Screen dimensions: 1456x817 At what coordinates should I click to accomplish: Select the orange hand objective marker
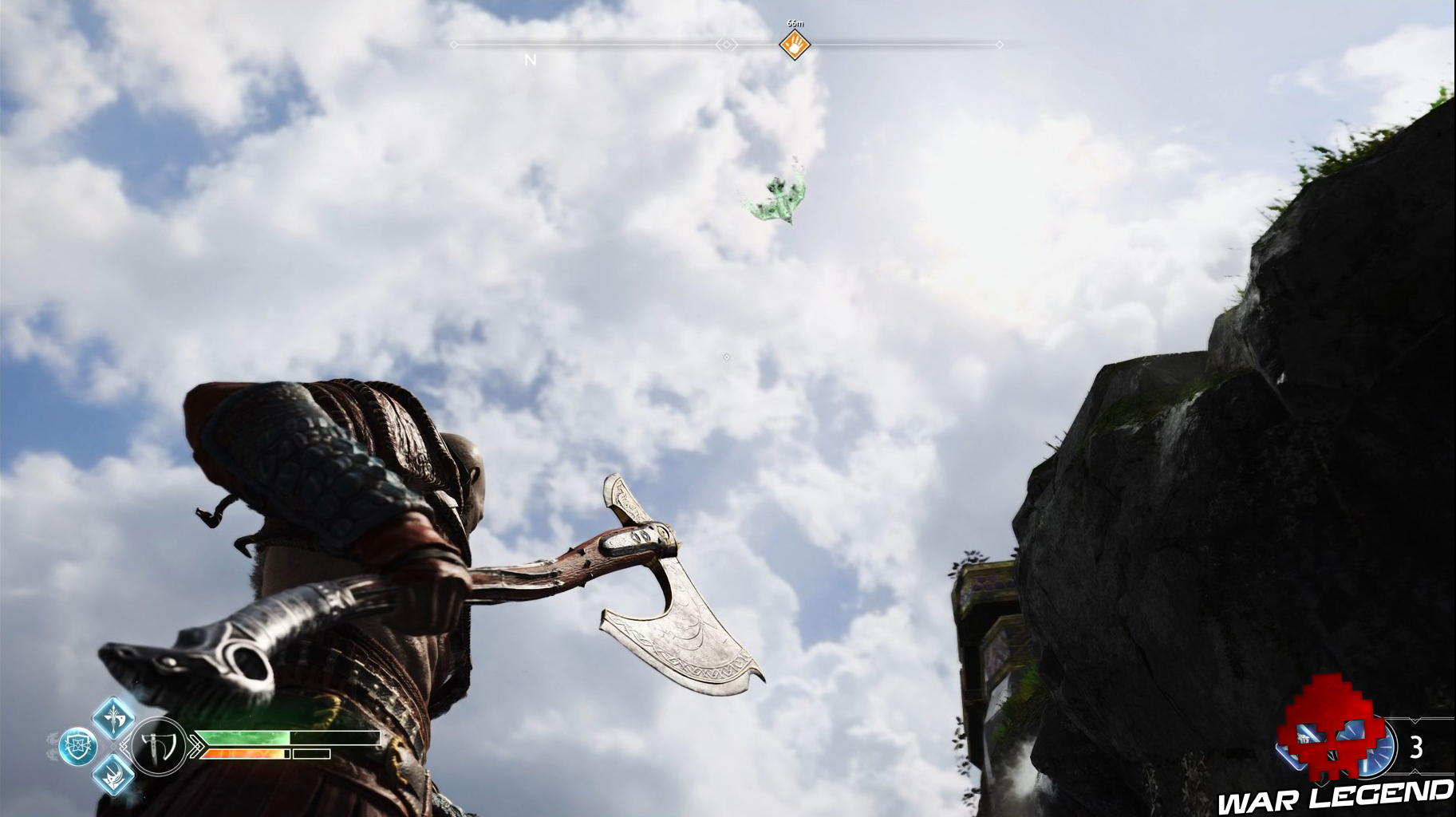[794, 46]
